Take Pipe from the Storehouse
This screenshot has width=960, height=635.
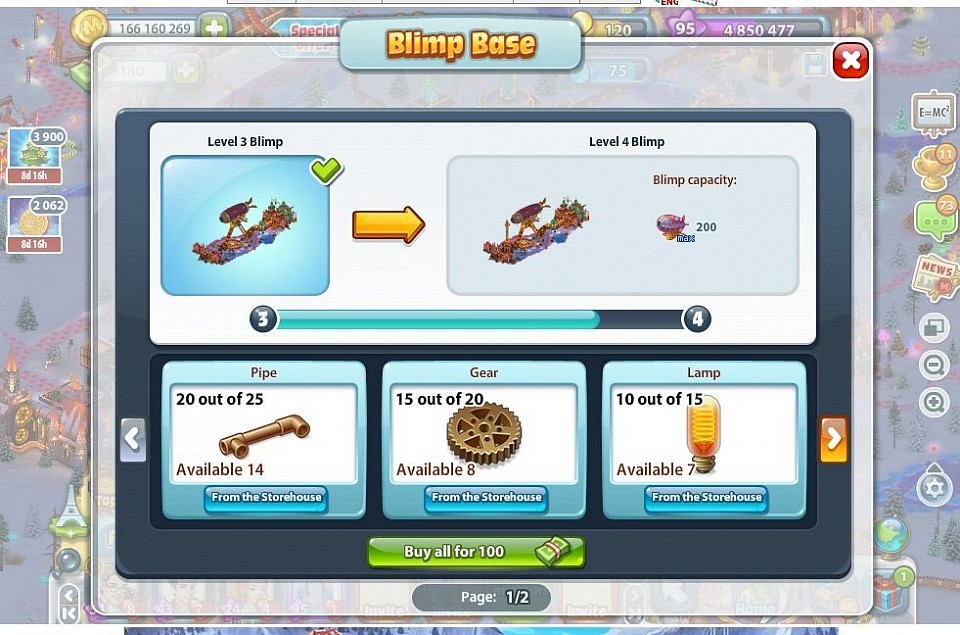click(264, 497)
